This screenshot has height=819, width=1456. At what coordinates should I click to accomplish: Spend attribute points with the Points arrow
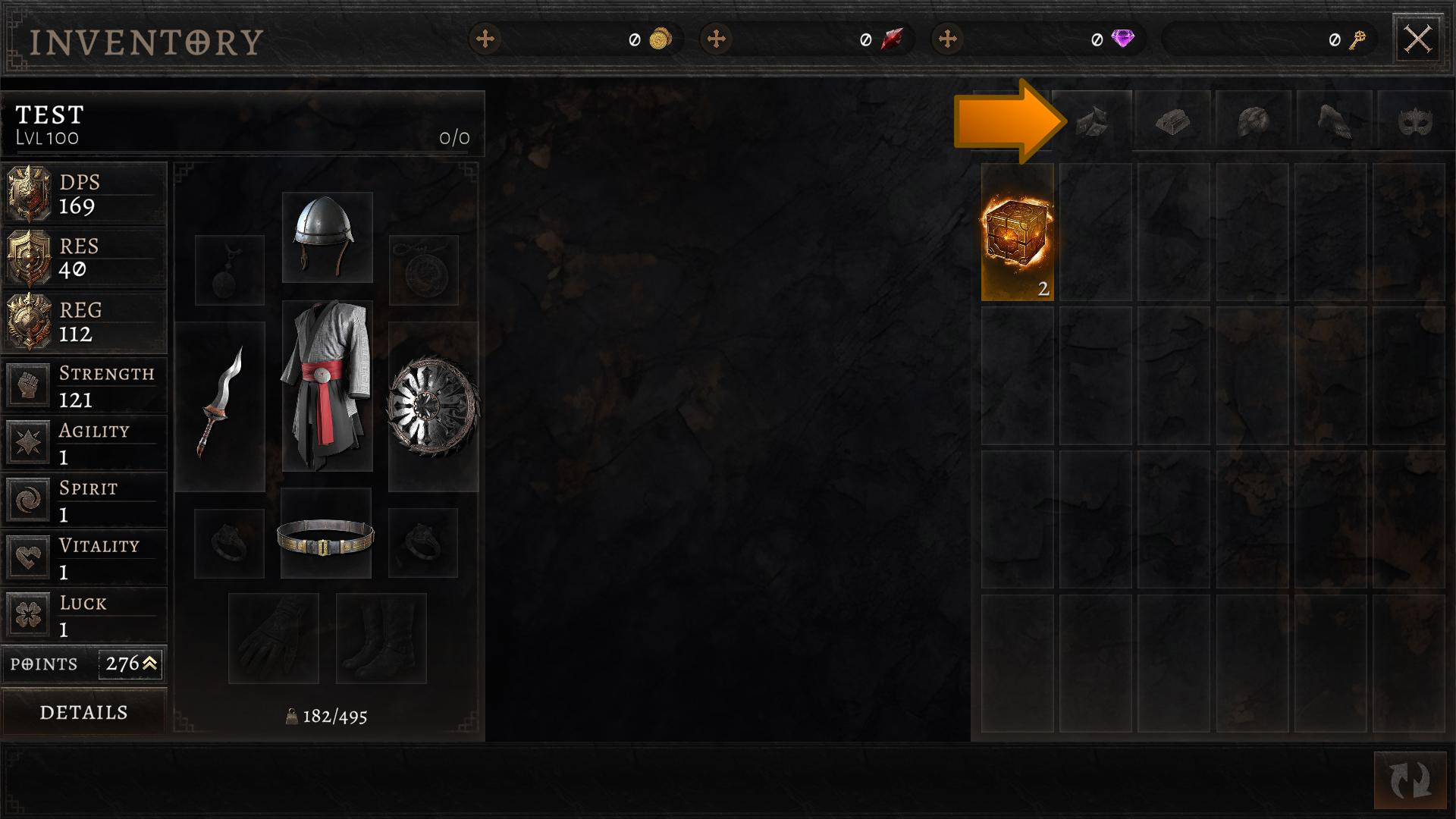(149, 664)
